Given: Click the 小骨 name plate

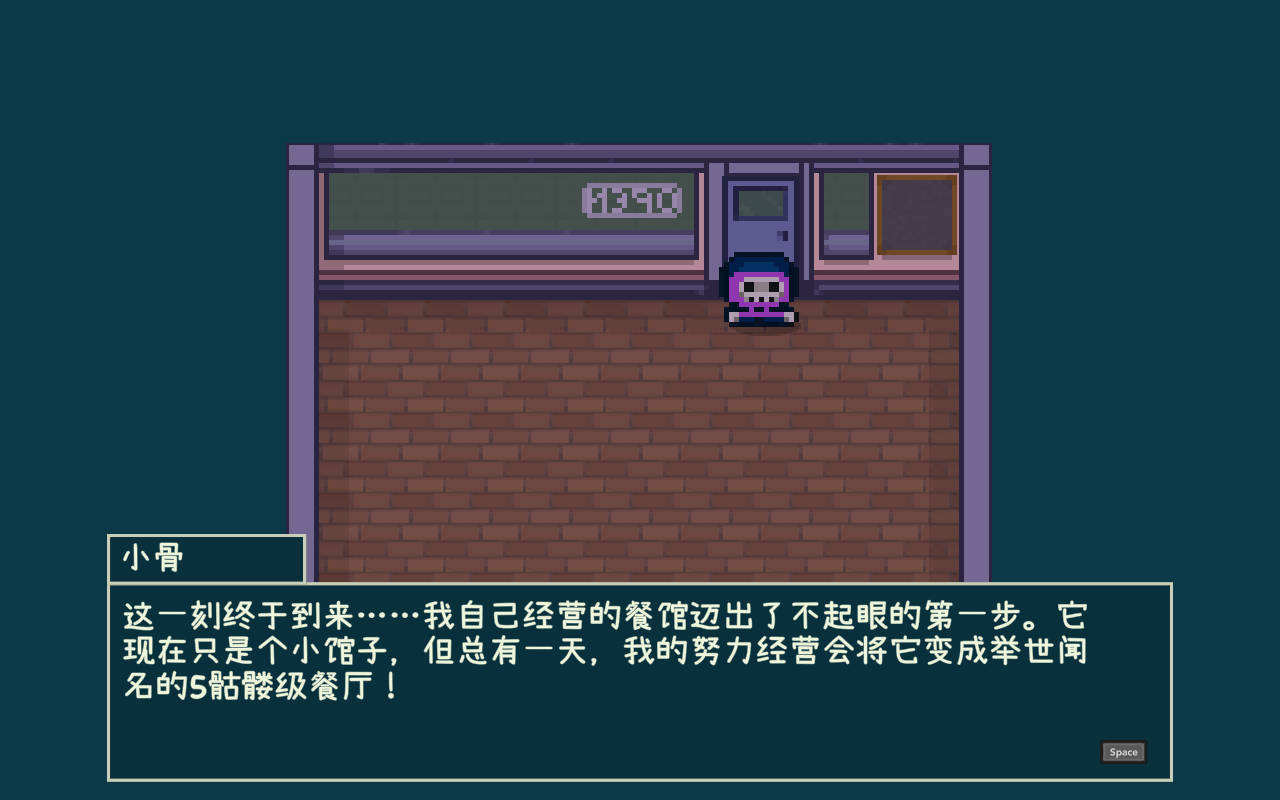Looking at the screenshot, I should tap(205, 558).
